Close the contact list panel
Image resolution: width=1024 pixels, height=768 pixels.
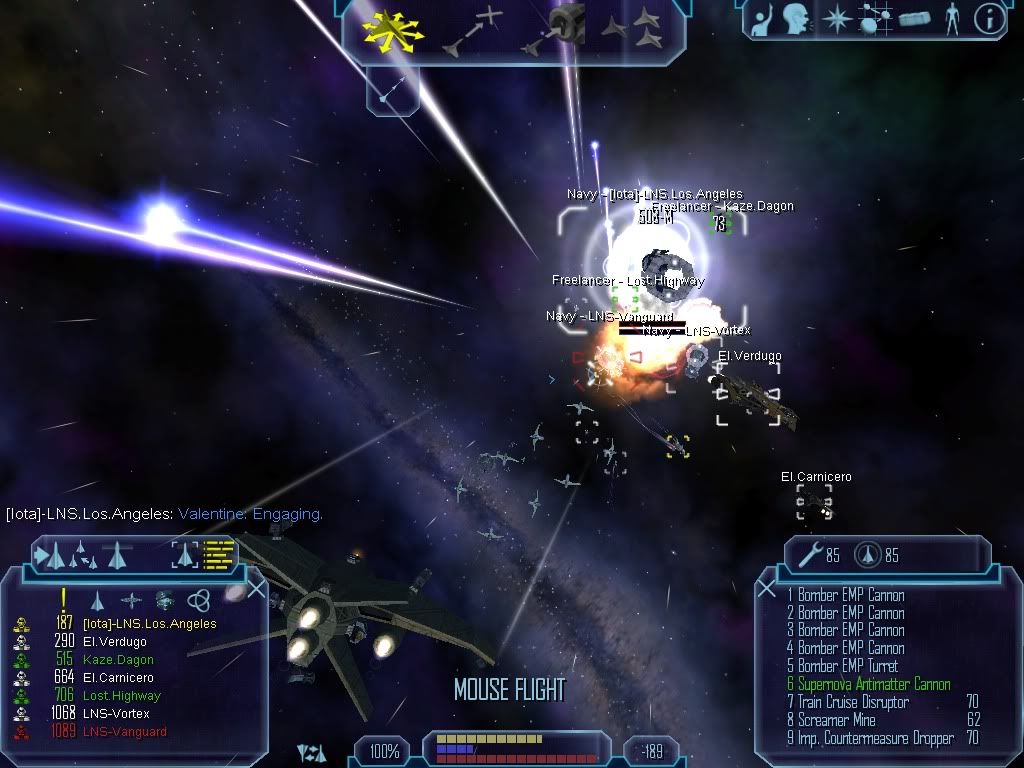coord(256,590)
